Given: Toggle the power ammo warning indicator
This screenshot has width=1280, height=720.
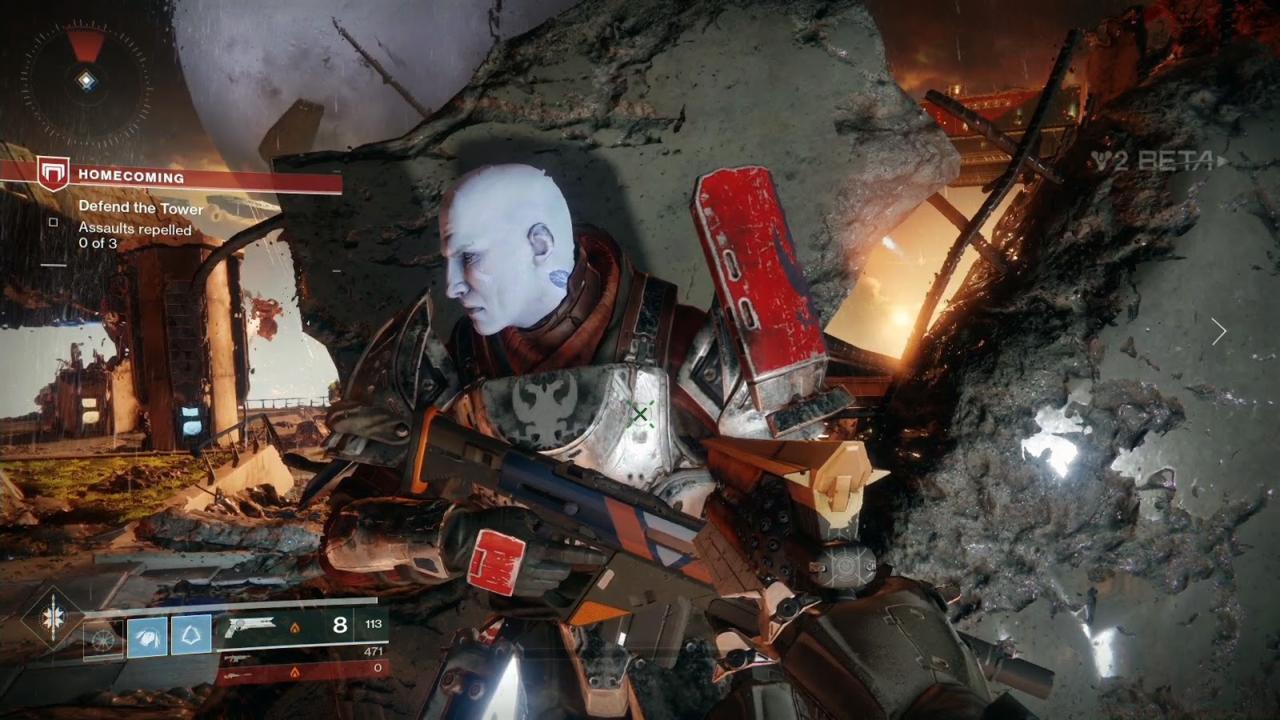Looking at the screenshot, I should [x=295, y=670].
